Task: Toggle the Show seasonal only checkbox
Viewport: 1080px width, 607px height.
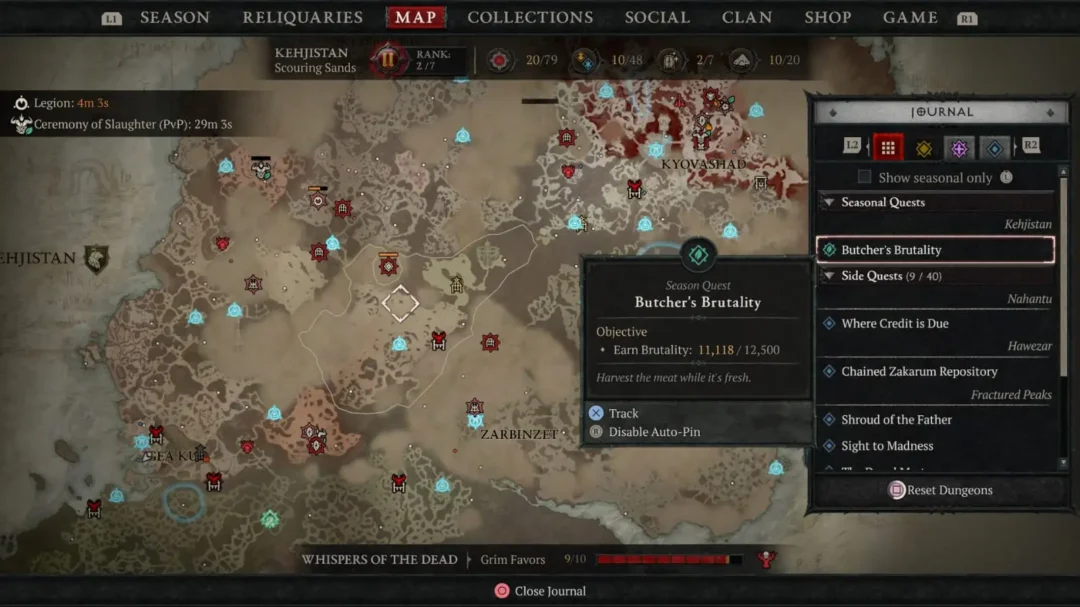Action: pyautogui.click(x=865, y=178)
